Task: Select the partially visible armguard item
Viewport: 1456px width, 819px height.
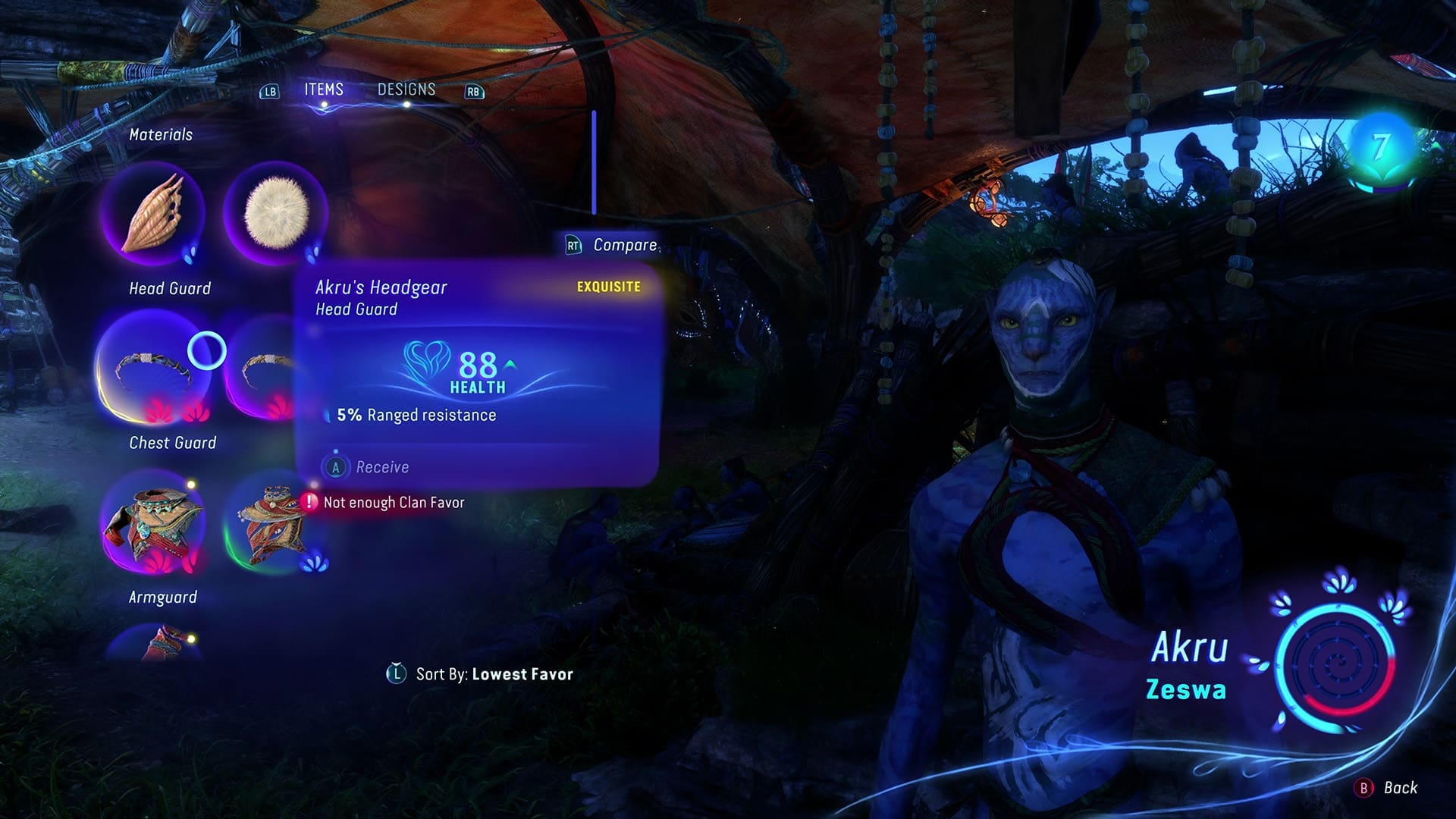Action: [156, 643]
